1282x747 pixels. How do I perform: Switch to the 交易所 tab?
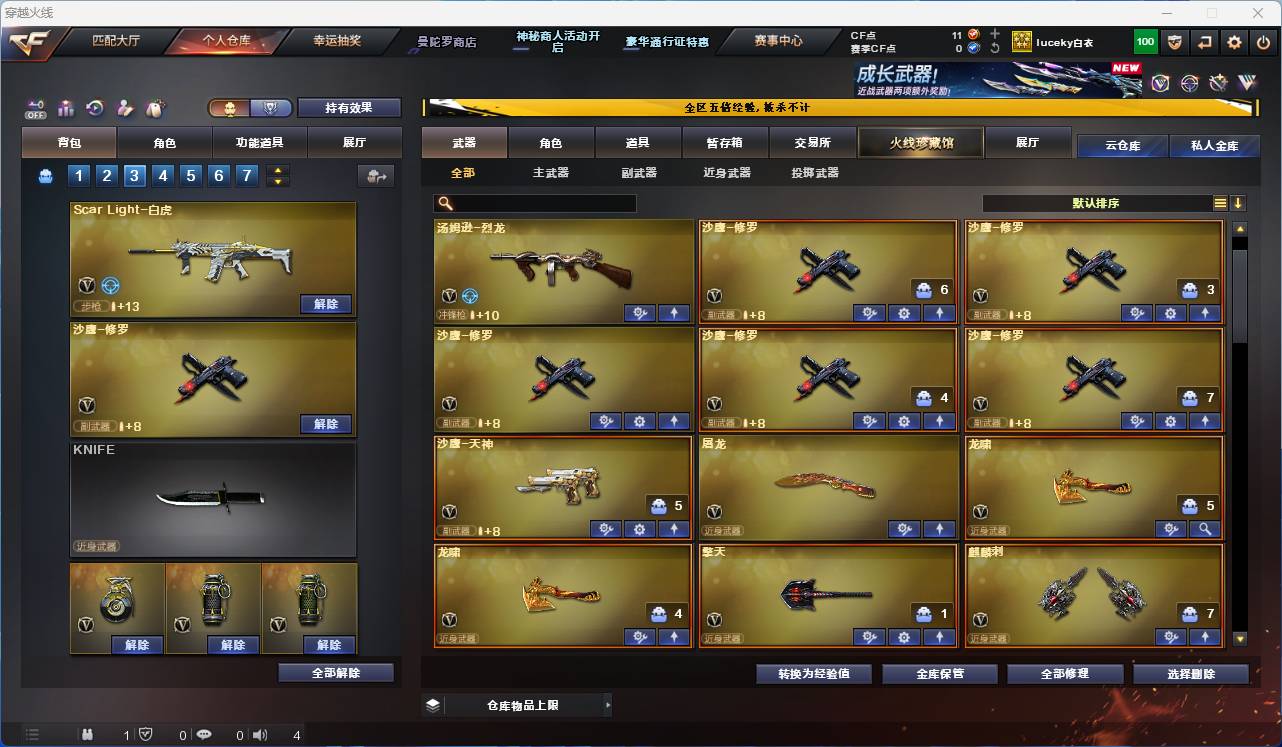(813, 142)
